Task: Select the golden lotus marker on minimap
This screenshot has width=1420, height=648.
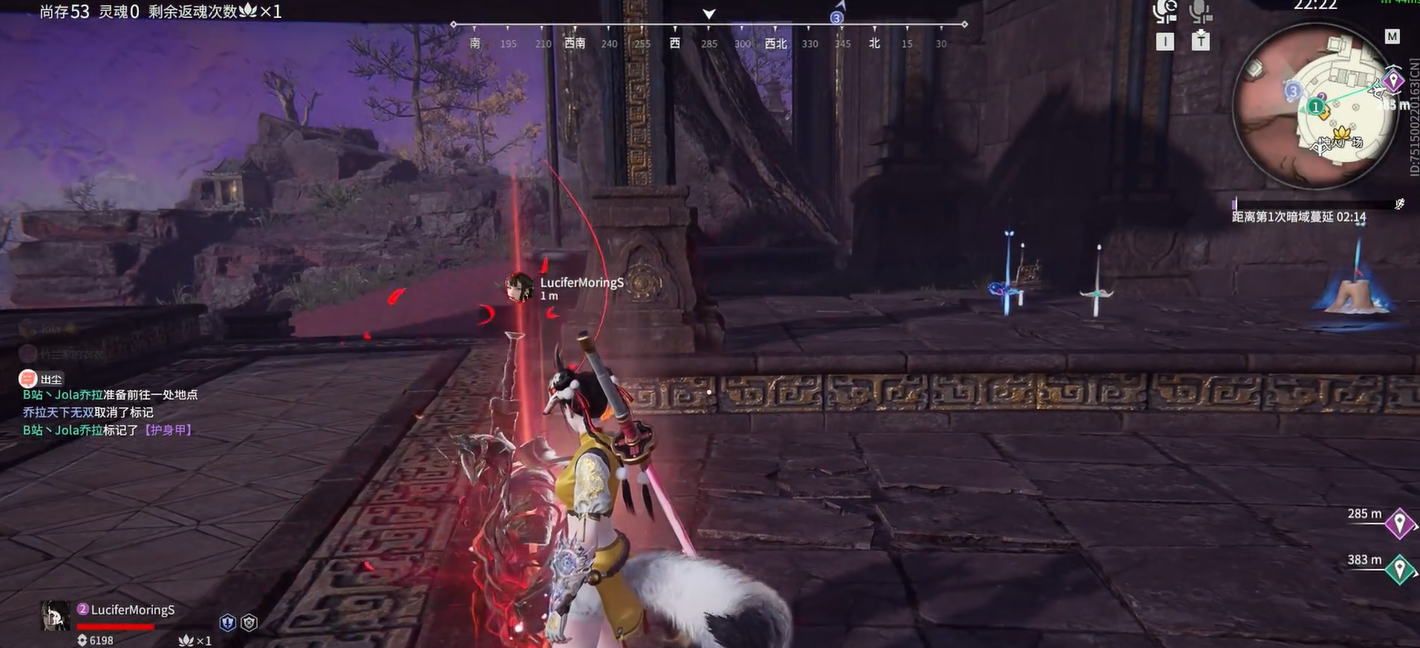Action: tap(1341, 133)
